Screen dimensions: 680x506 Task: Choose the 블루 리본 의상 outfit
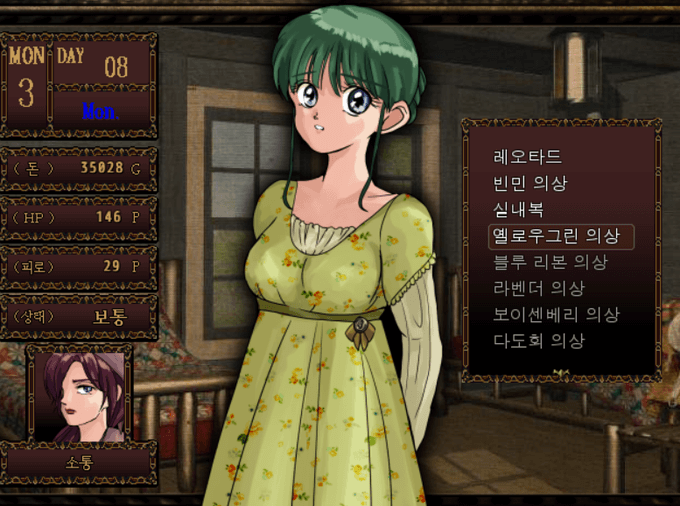550,262
